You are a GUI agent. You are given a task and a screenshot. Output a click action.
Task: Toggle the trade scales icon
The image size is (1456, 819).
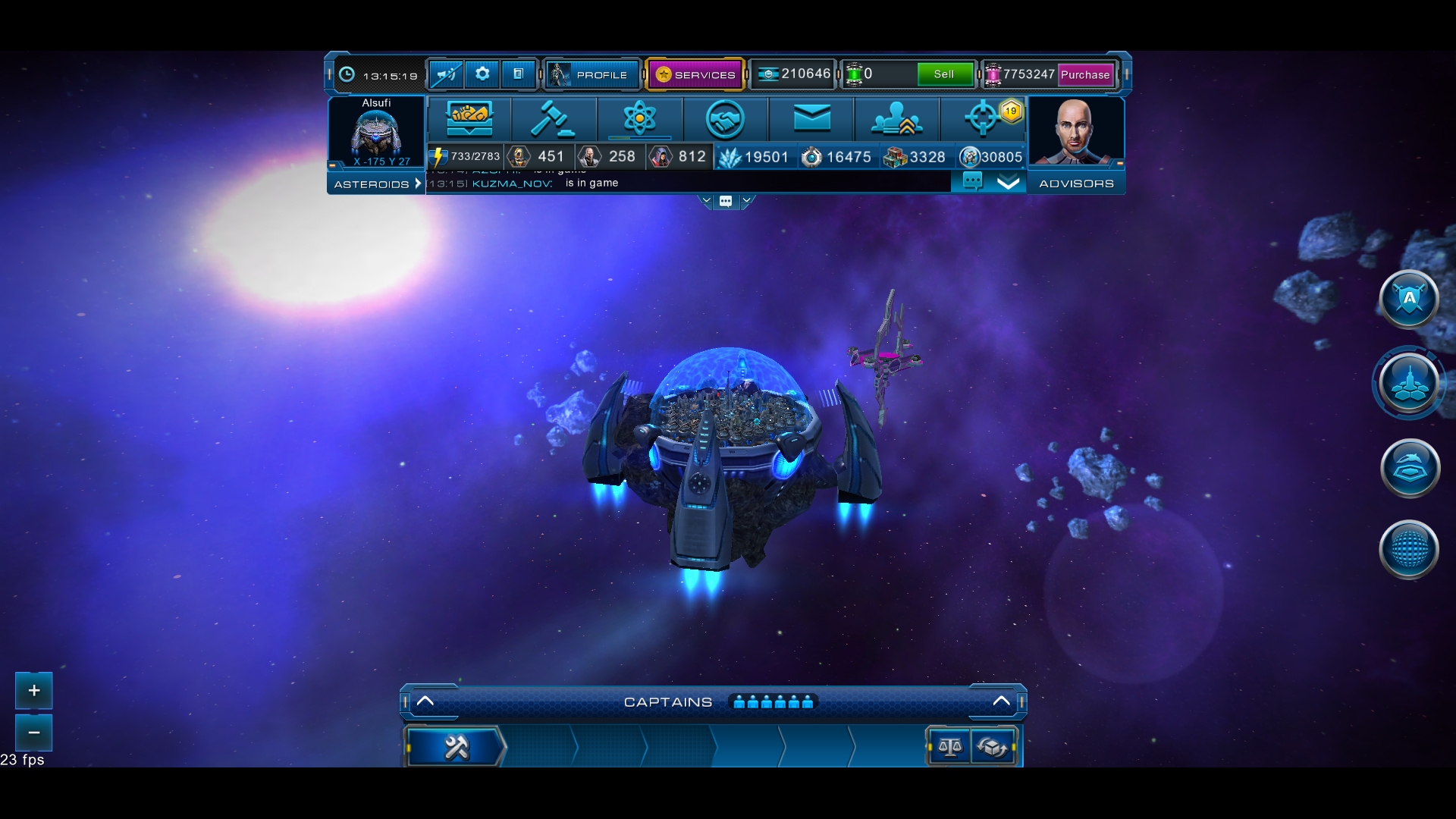(949, 747)
